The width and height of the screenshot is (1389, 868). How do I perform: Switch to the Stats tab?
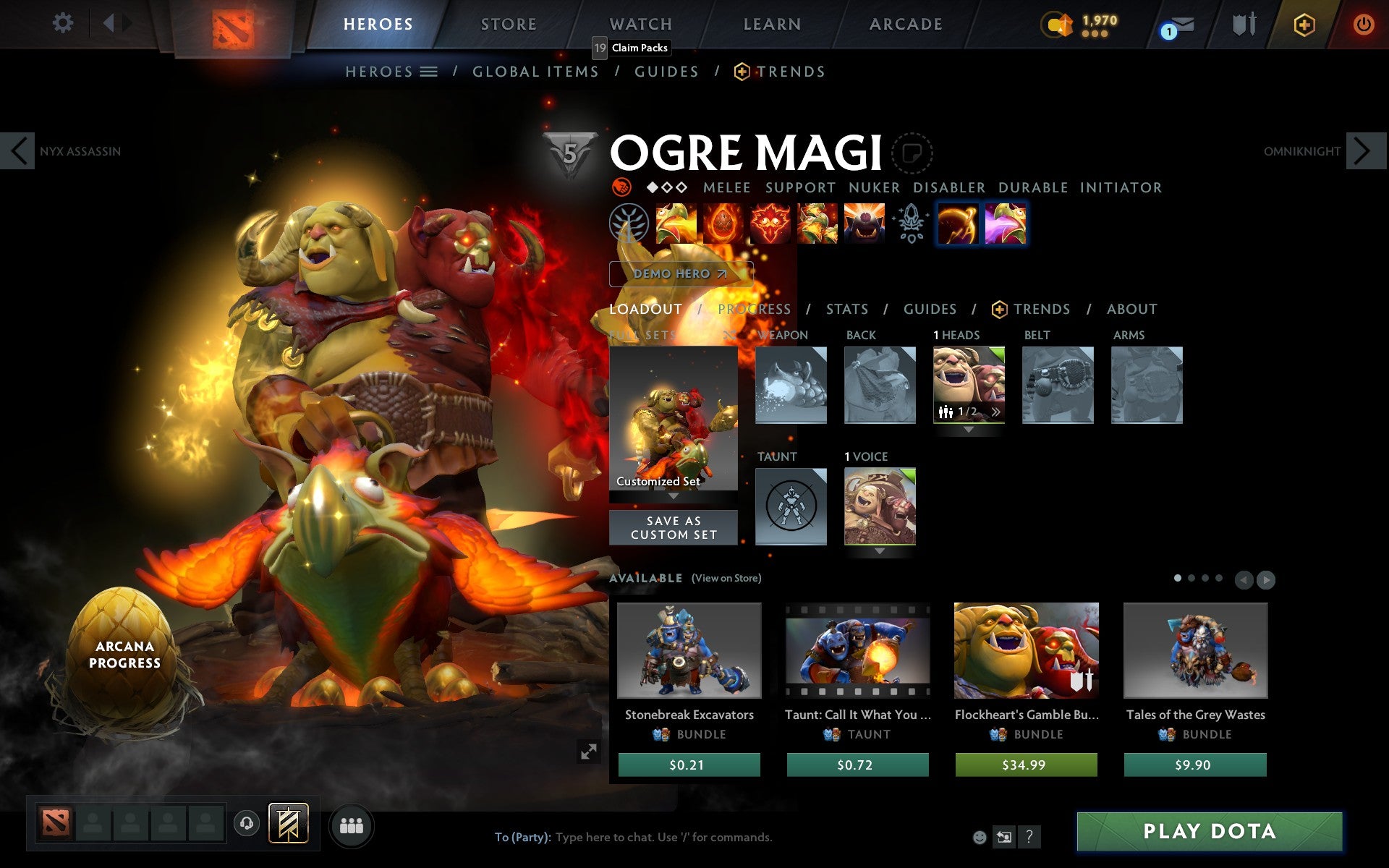(846, 309)
